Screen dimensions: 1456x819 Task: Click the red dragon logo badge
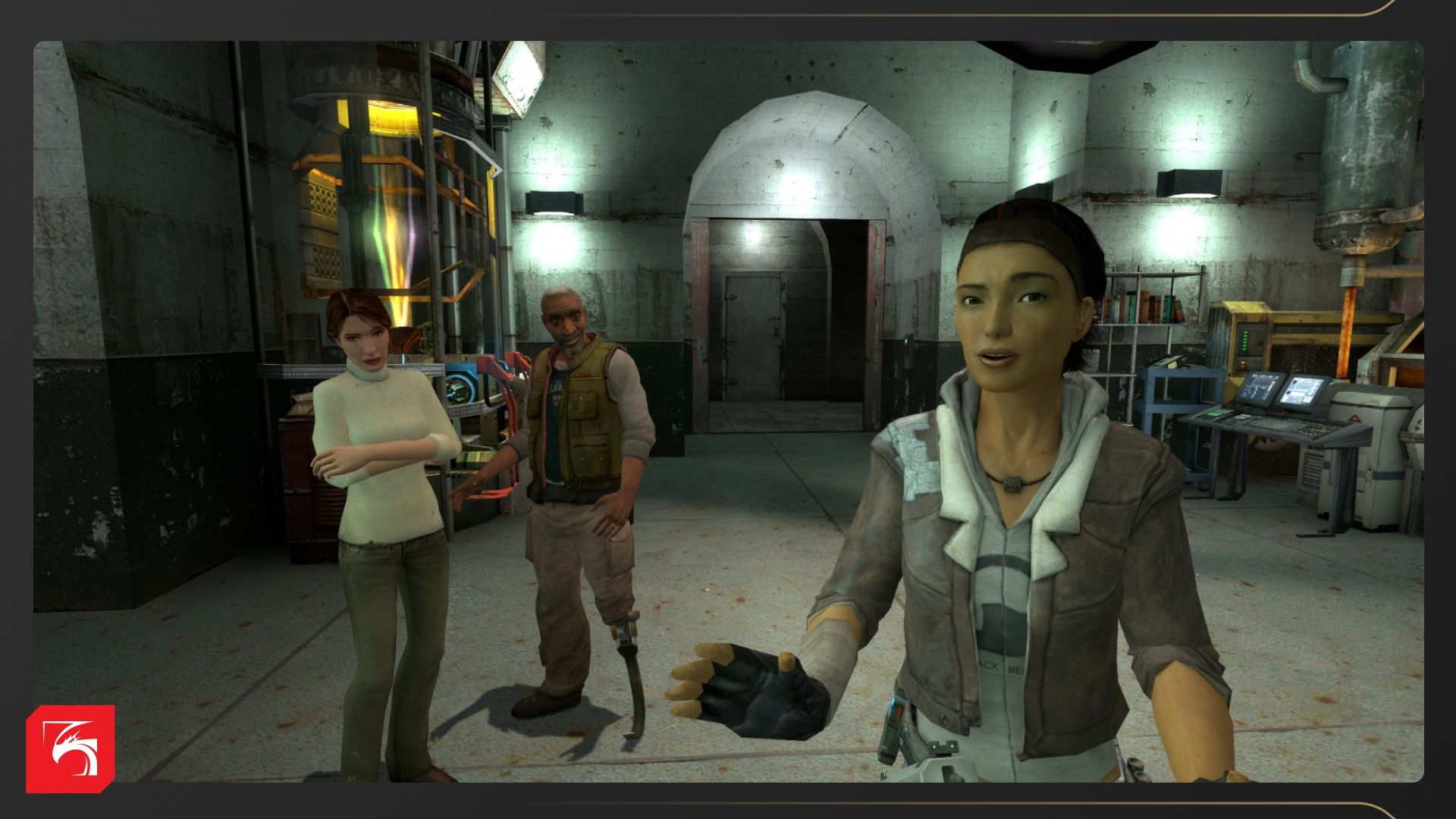(71, 748)
